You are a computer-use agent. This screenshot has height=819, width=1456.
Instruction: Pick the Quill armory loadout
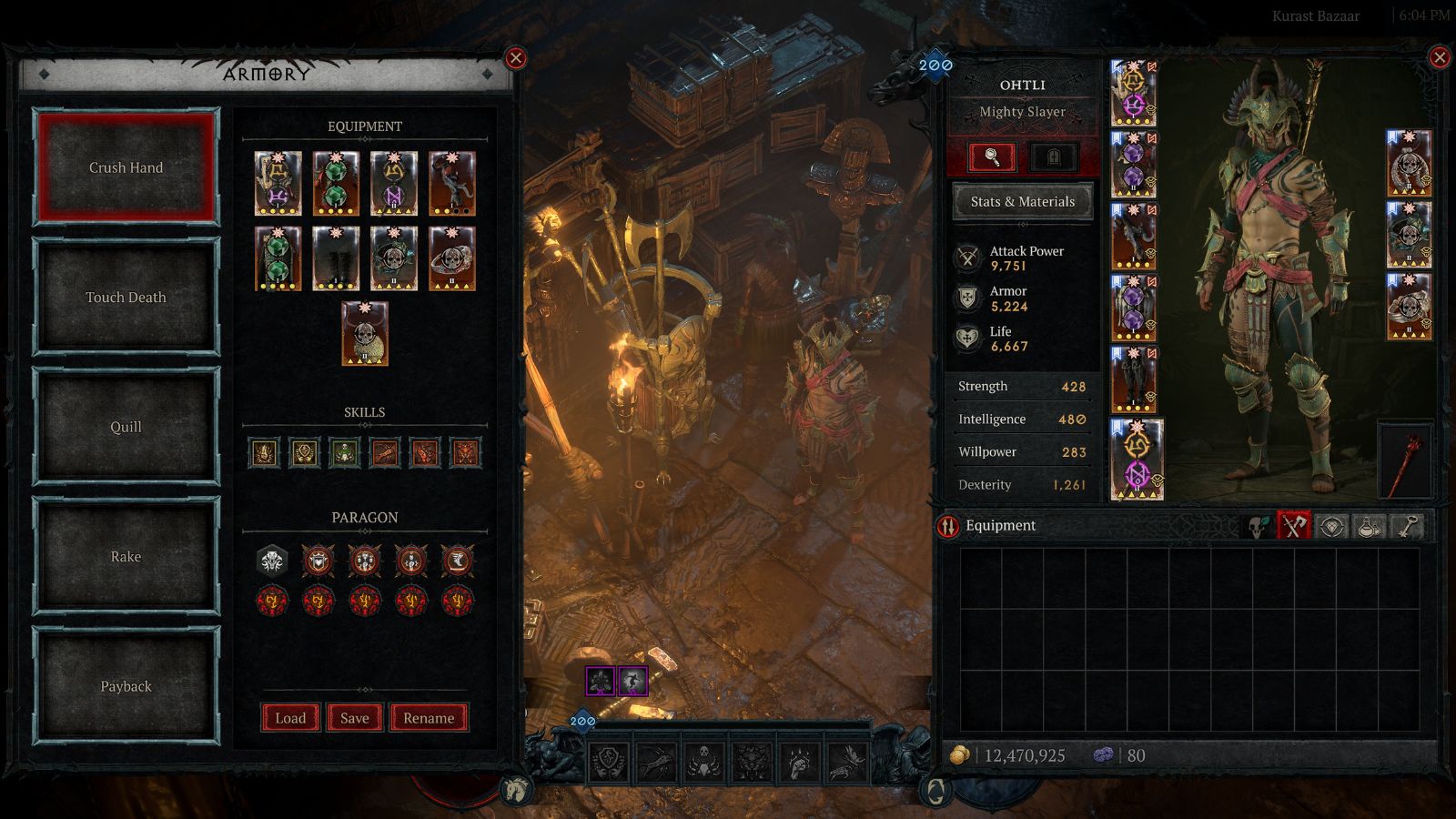pos(126,427)
